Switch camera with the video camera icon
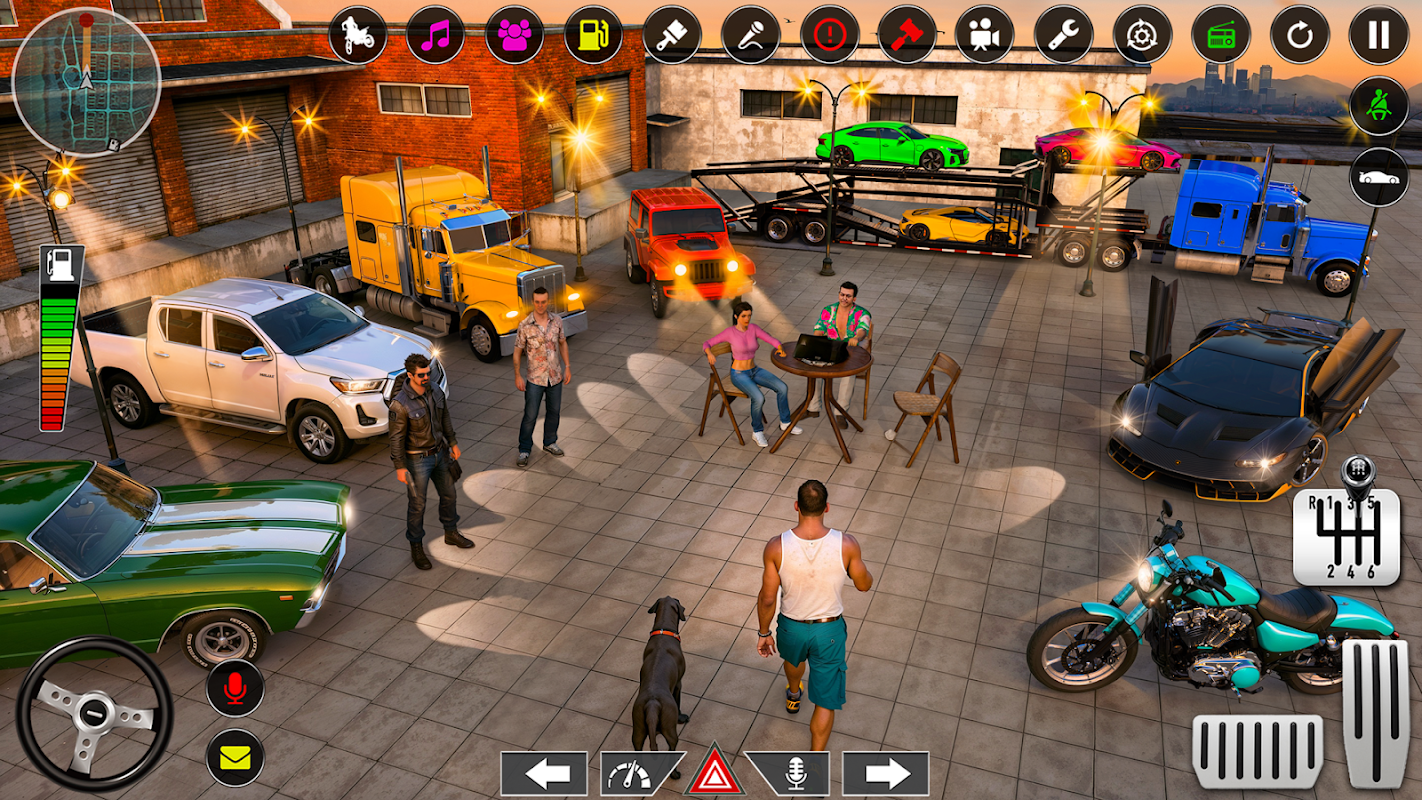This screenshot has height=800, width=1422. pos(985,35)
